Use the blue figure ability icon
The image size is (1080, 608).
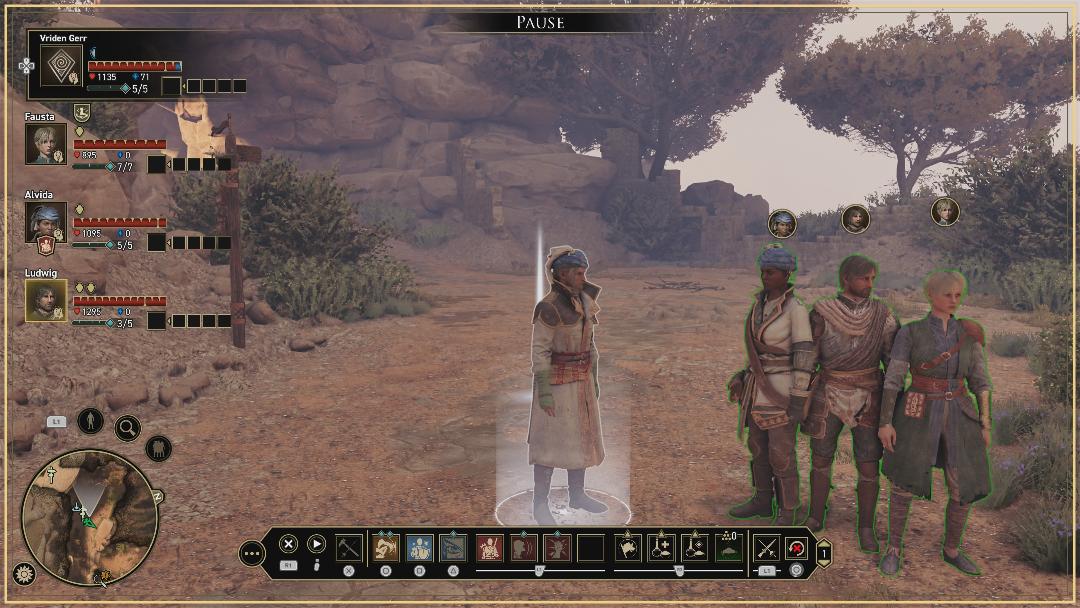(419, 547)
